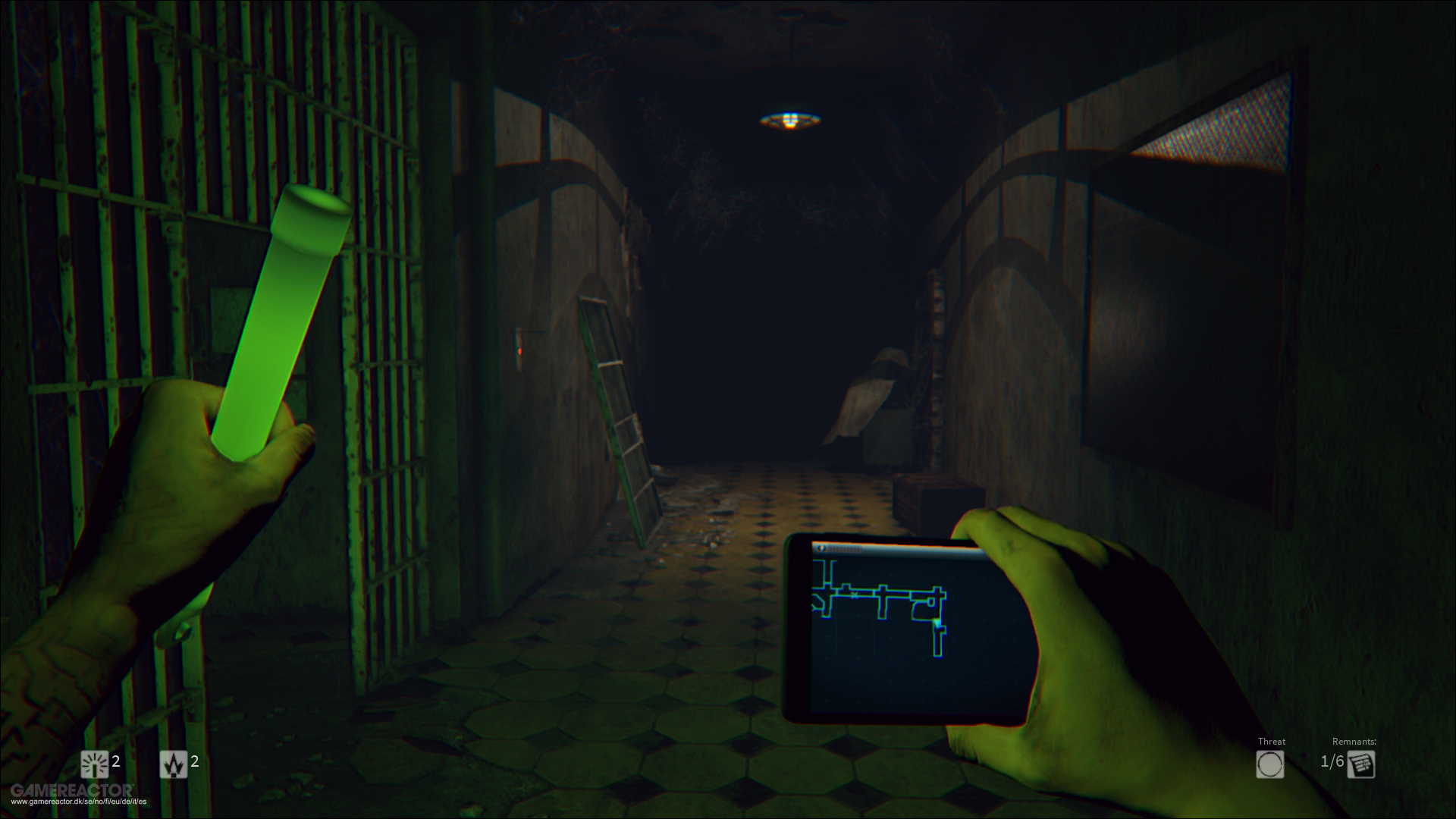Select the glowstick icon in the HUD

click(95, 762)
